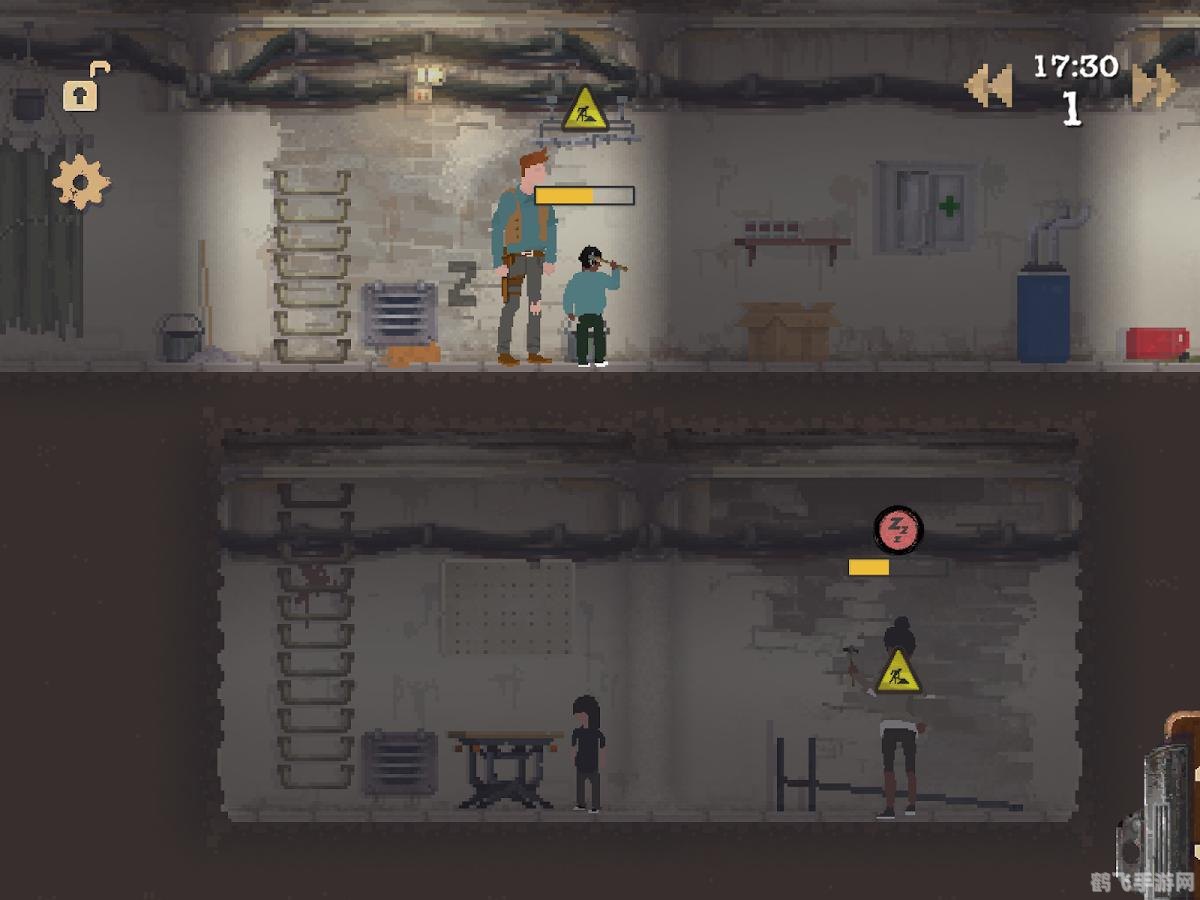1200x900 pixels.
Task: Select the construction sign above the red-haired man
Action: click(585, 110)
